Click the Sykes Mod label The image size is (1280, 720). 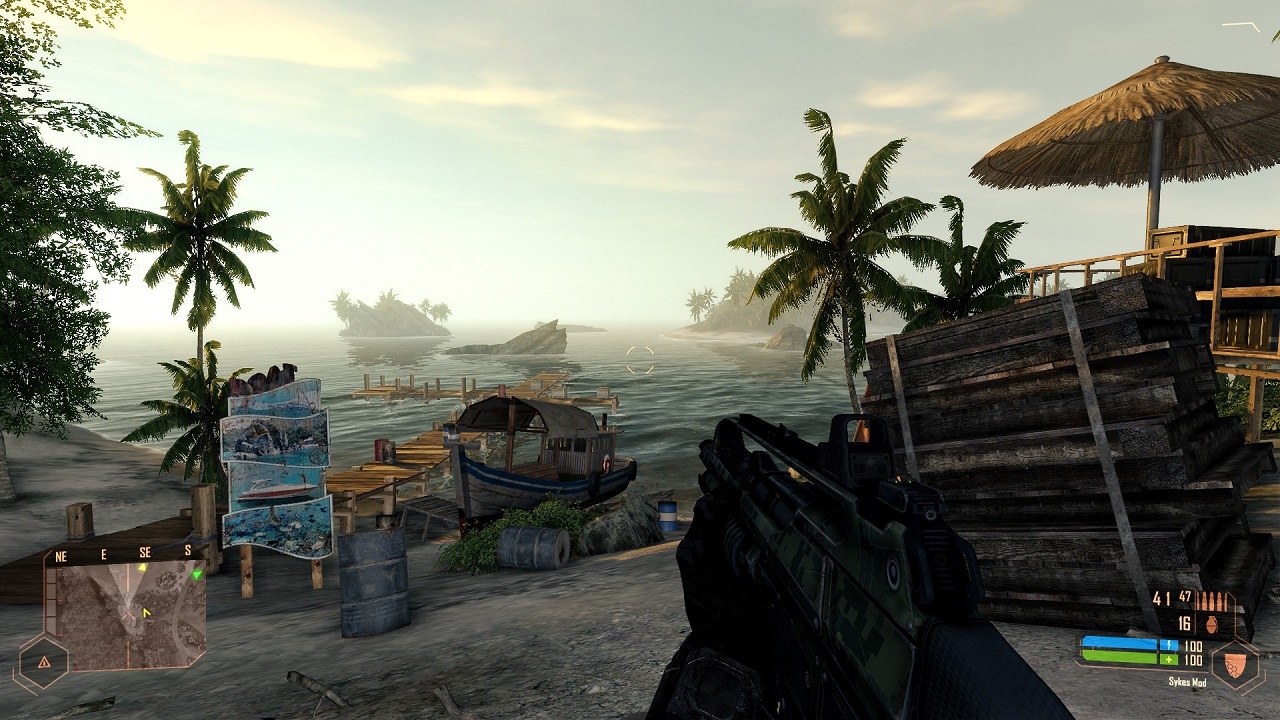(x=1188, y=681)
